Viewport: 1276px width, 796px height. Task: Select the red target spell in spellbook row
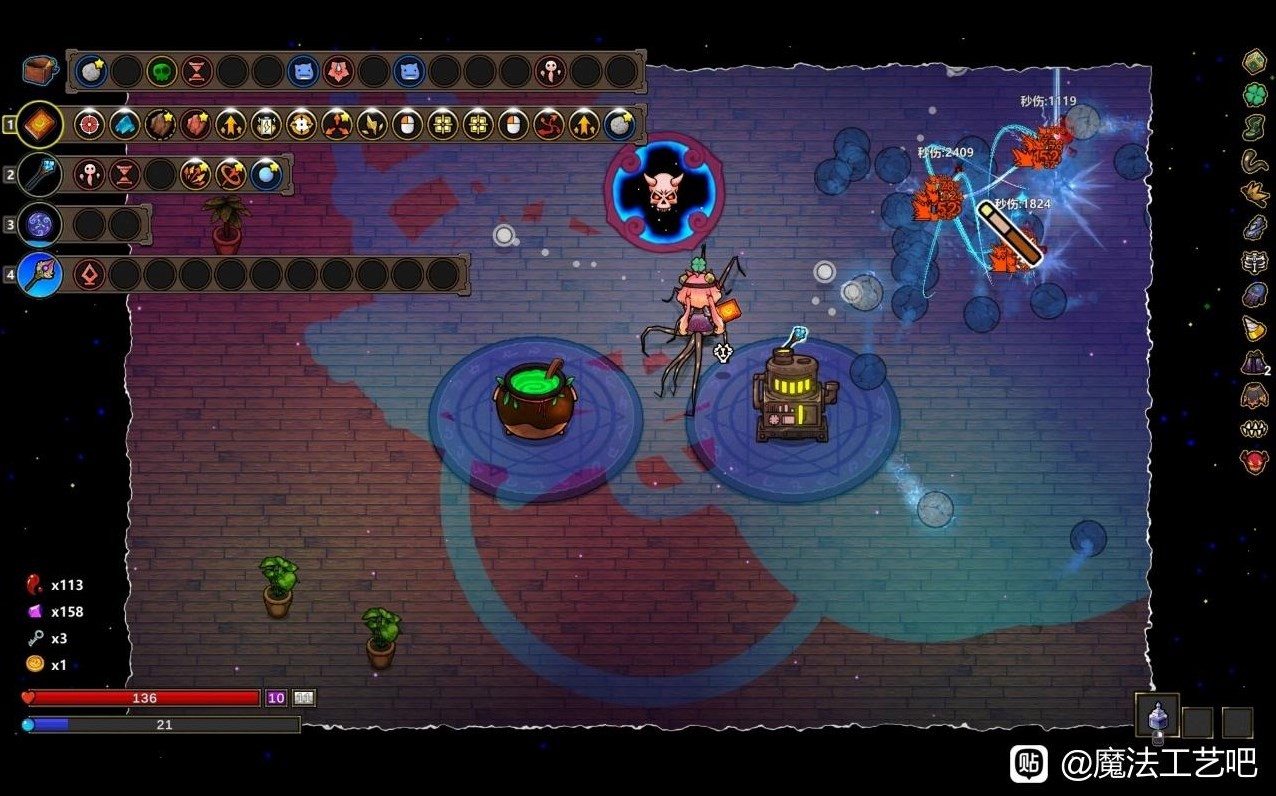[90, 125]
